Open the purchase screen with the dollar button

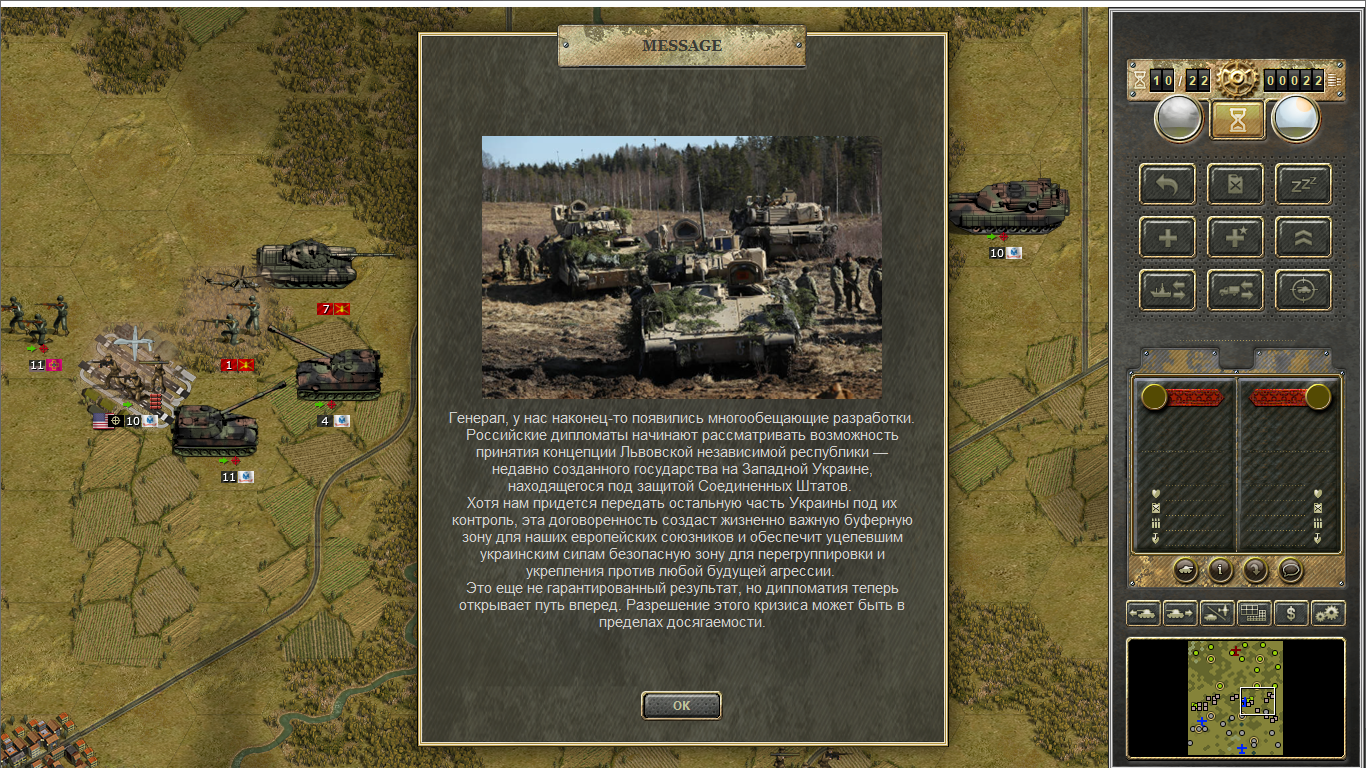coord(1291,613)
